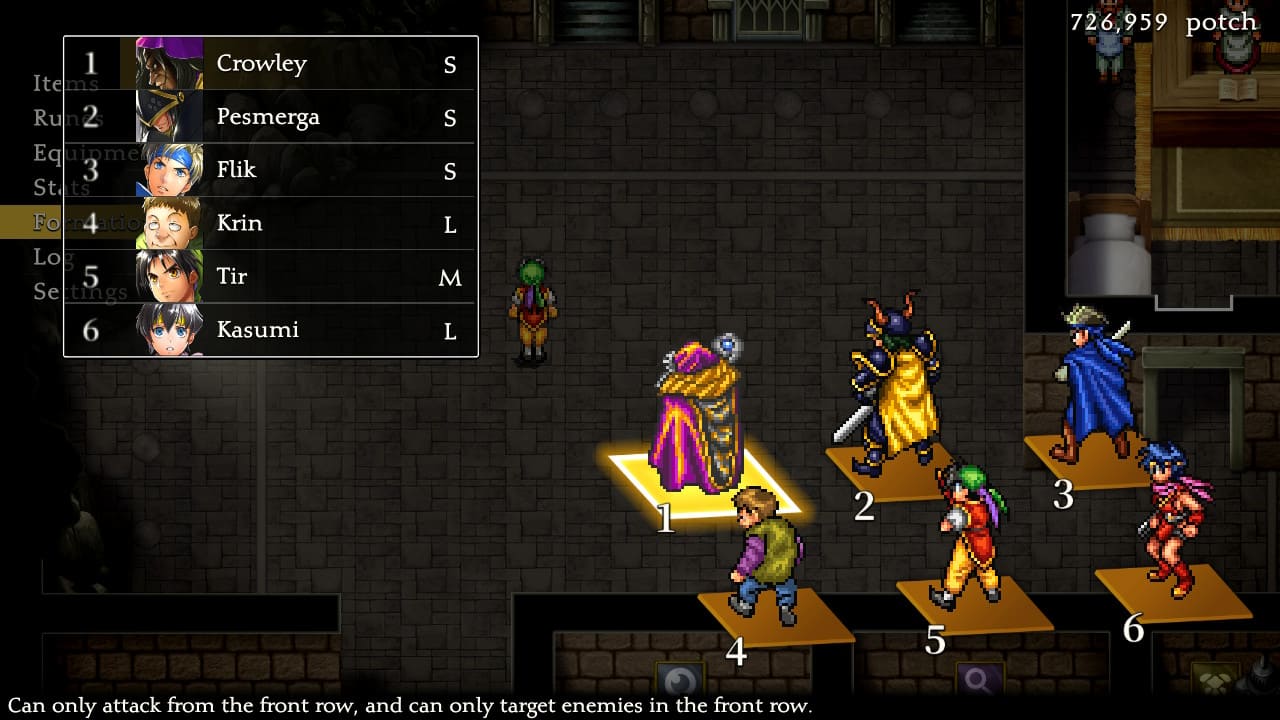Click the highlighted formation tile number 1

point(700,480)
